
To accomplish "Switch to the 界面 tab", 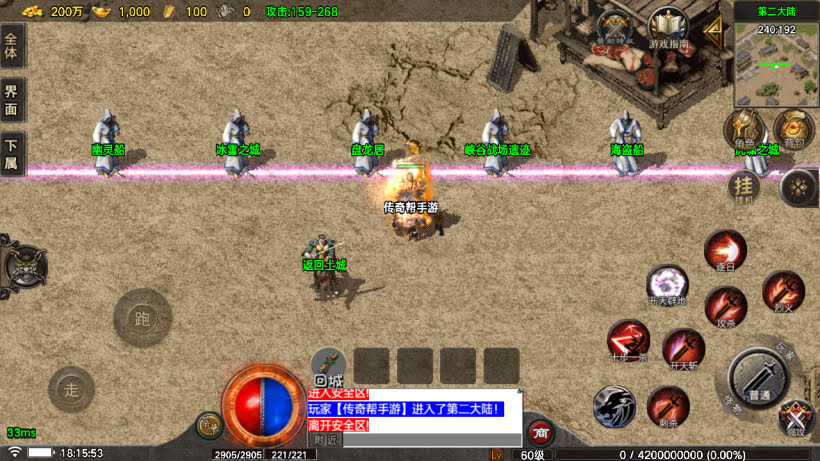I will [x=12, y=101].
